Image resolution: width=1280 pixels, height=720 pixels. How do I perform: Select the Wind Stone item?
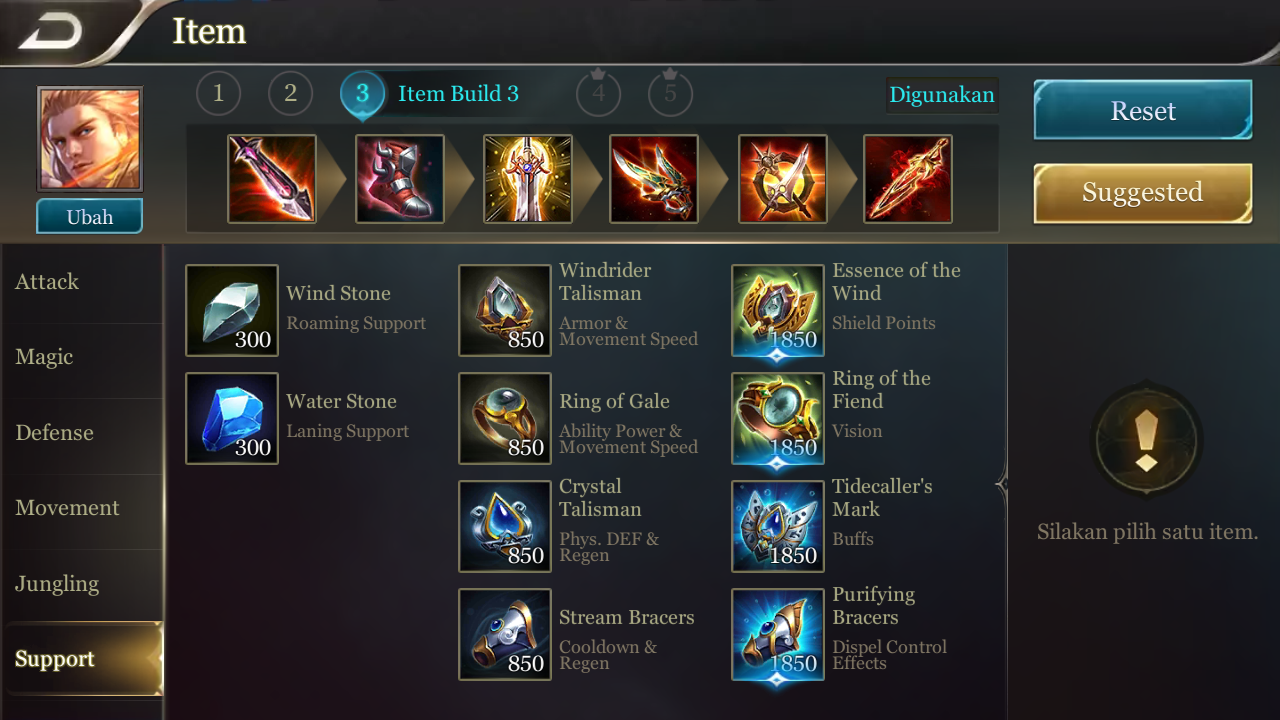point(231,310)
